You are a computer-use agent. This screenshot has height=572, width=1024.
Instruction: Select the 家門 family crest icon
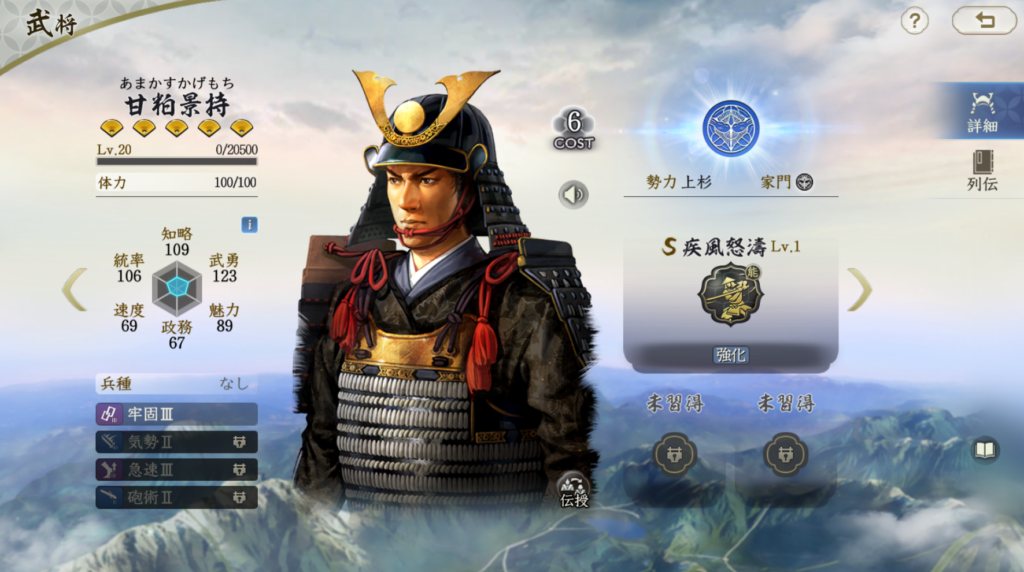click(x=804, y=182)
